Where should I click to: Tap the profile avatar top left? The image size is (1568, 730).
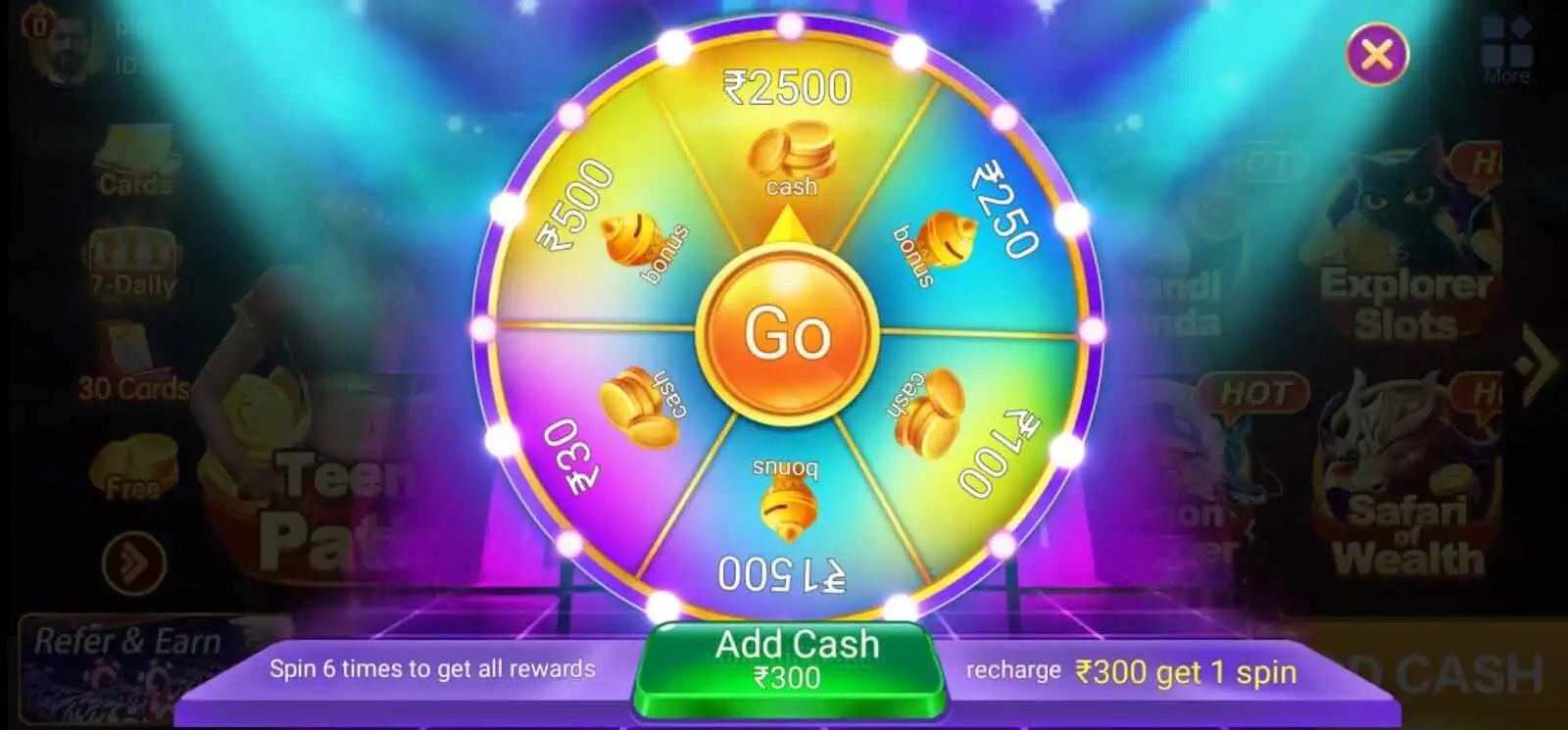pos(62,44)
